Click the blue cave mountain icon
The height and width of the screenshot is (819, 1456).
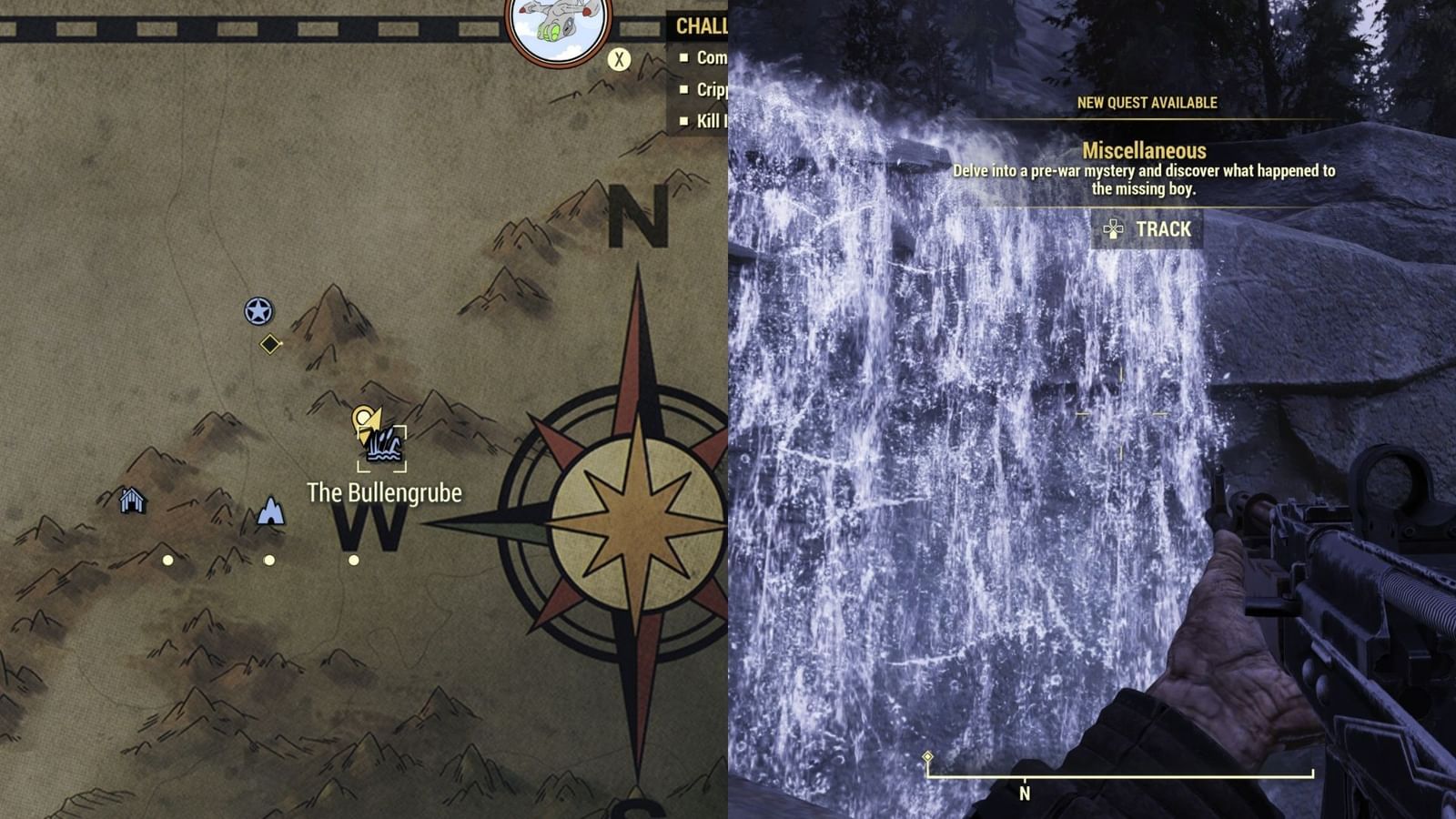[x=270, y=510]
